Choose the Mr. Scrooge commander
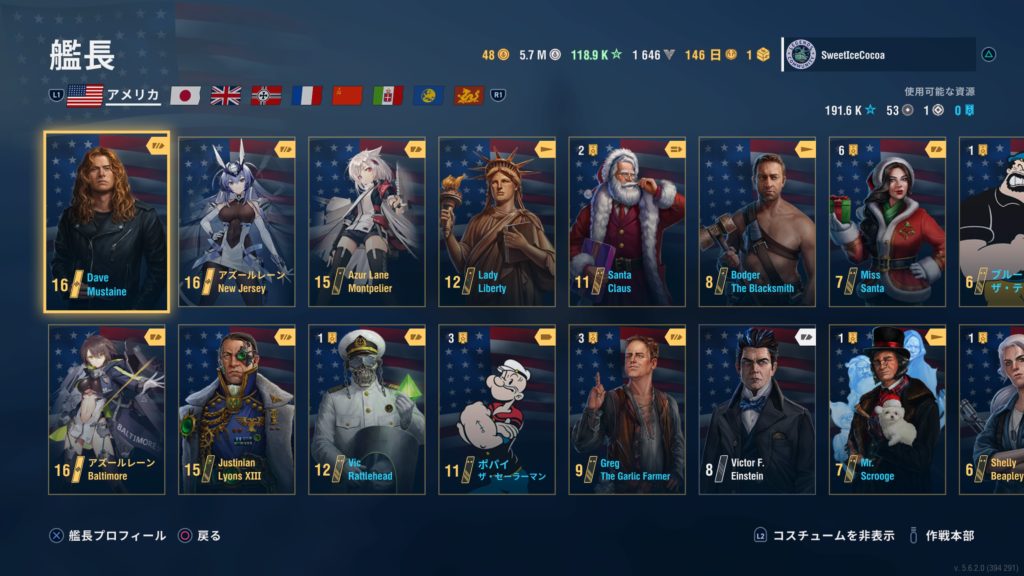Screen dimensions: 1024x576 (x=887, y=410)
